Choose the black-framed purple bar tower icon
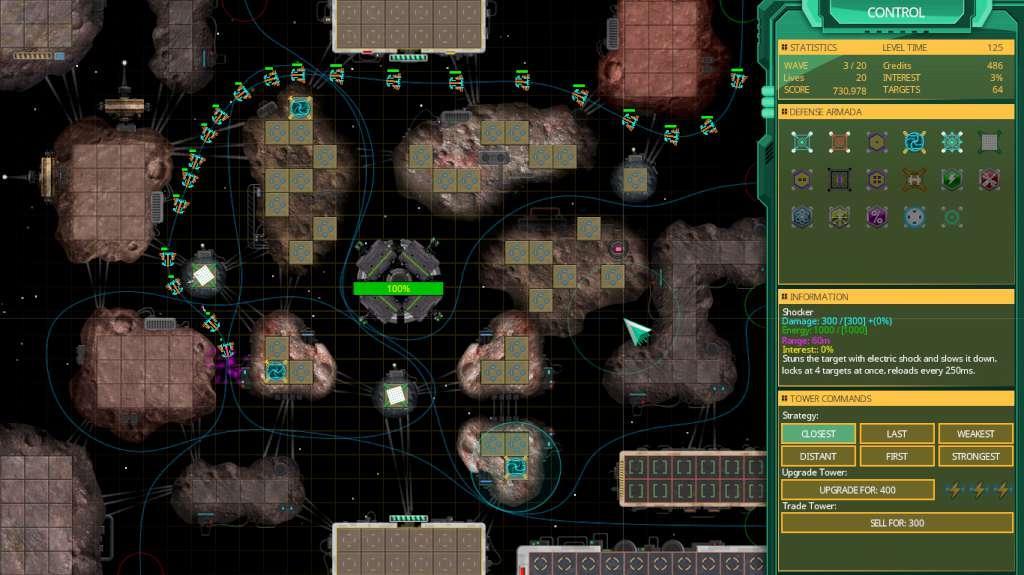1024x575 pixels. tap(838, 180)
